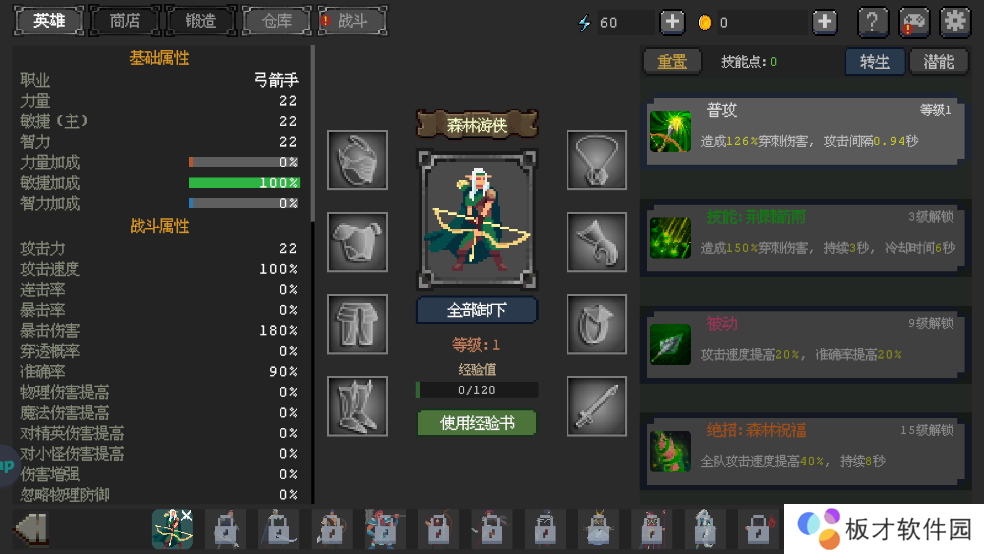Select the 转生 rebirth tab

[875, 62]
